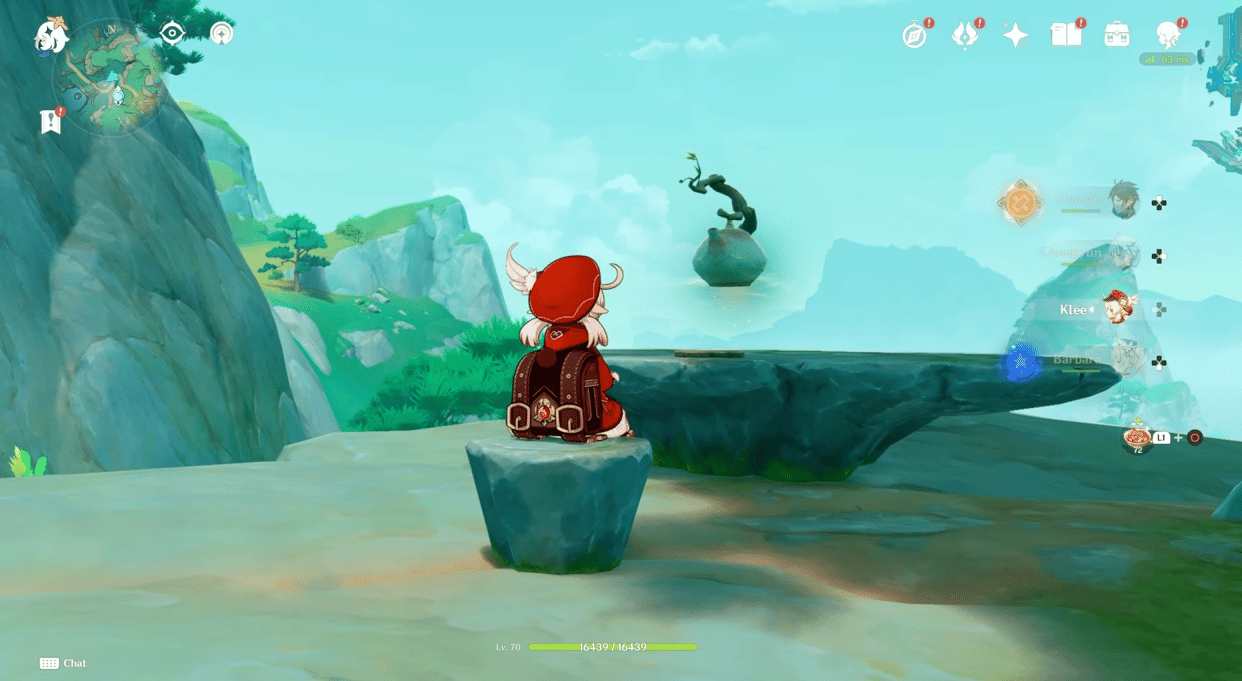This screenshot has width=1242, height=681.
Task: Switch to Zhongli in the party
Action: (1124, 201)
